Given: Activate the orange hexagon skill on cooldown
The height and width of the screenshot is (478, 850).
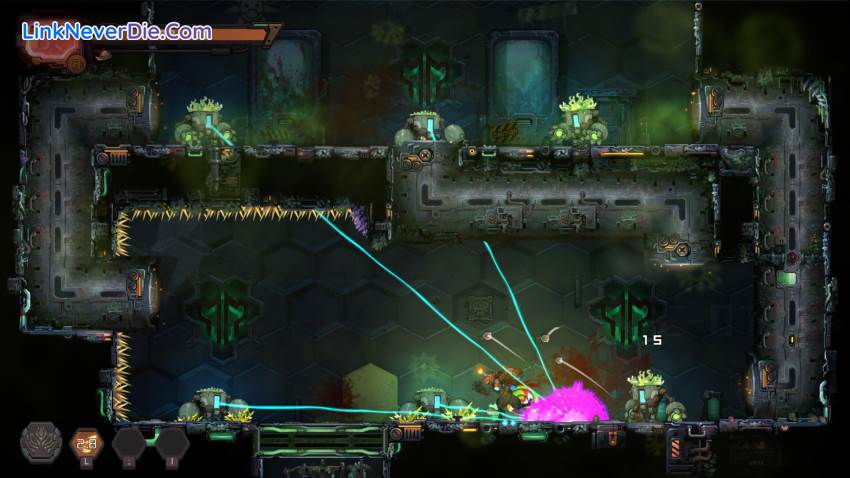Looking at the screenshot, I should tap(85, 443).
